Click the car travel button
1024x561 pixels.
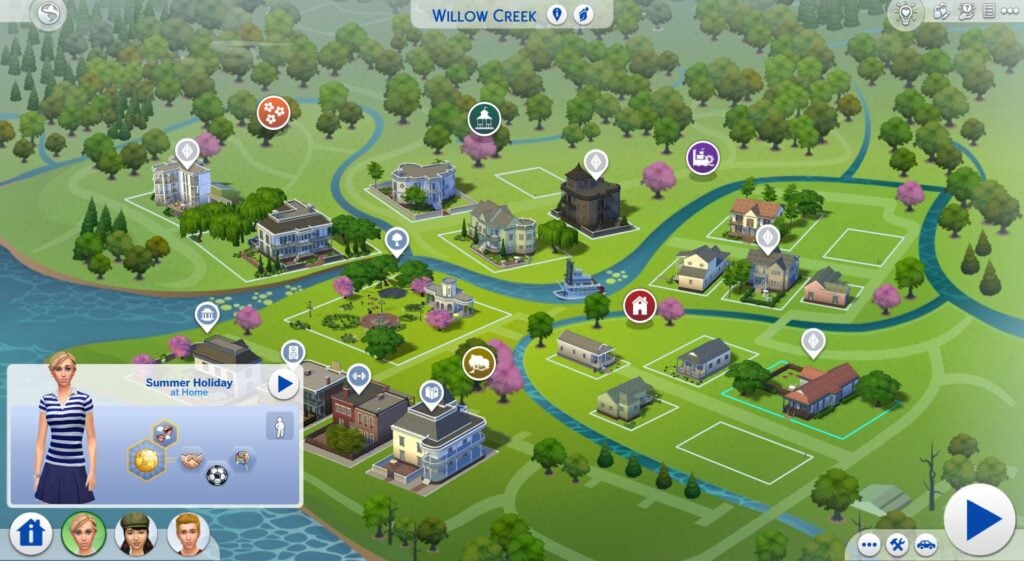click(926, 546)
